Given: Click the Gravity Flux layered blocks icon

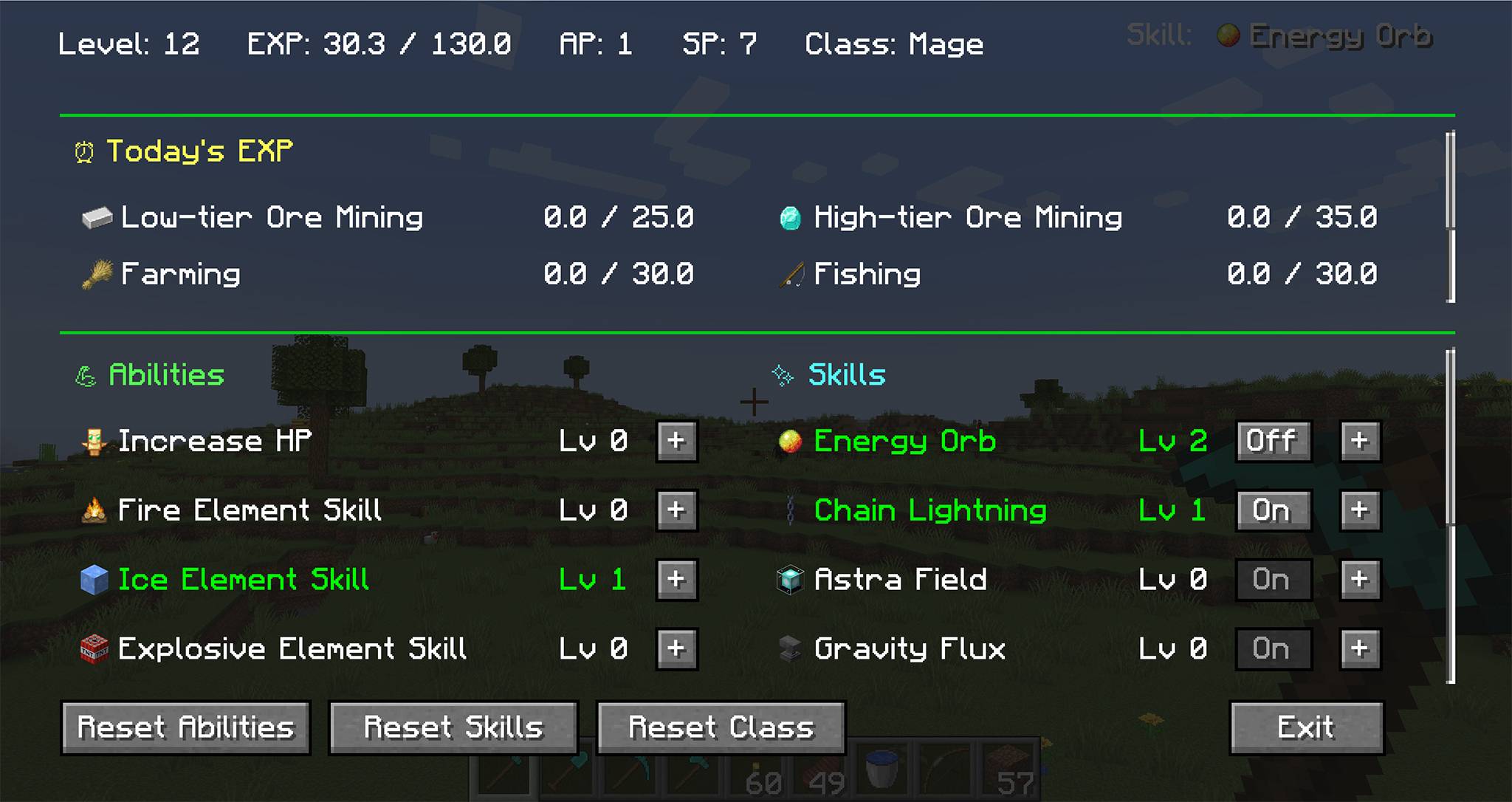Looking at the screenshot, I should click(788, 648).
